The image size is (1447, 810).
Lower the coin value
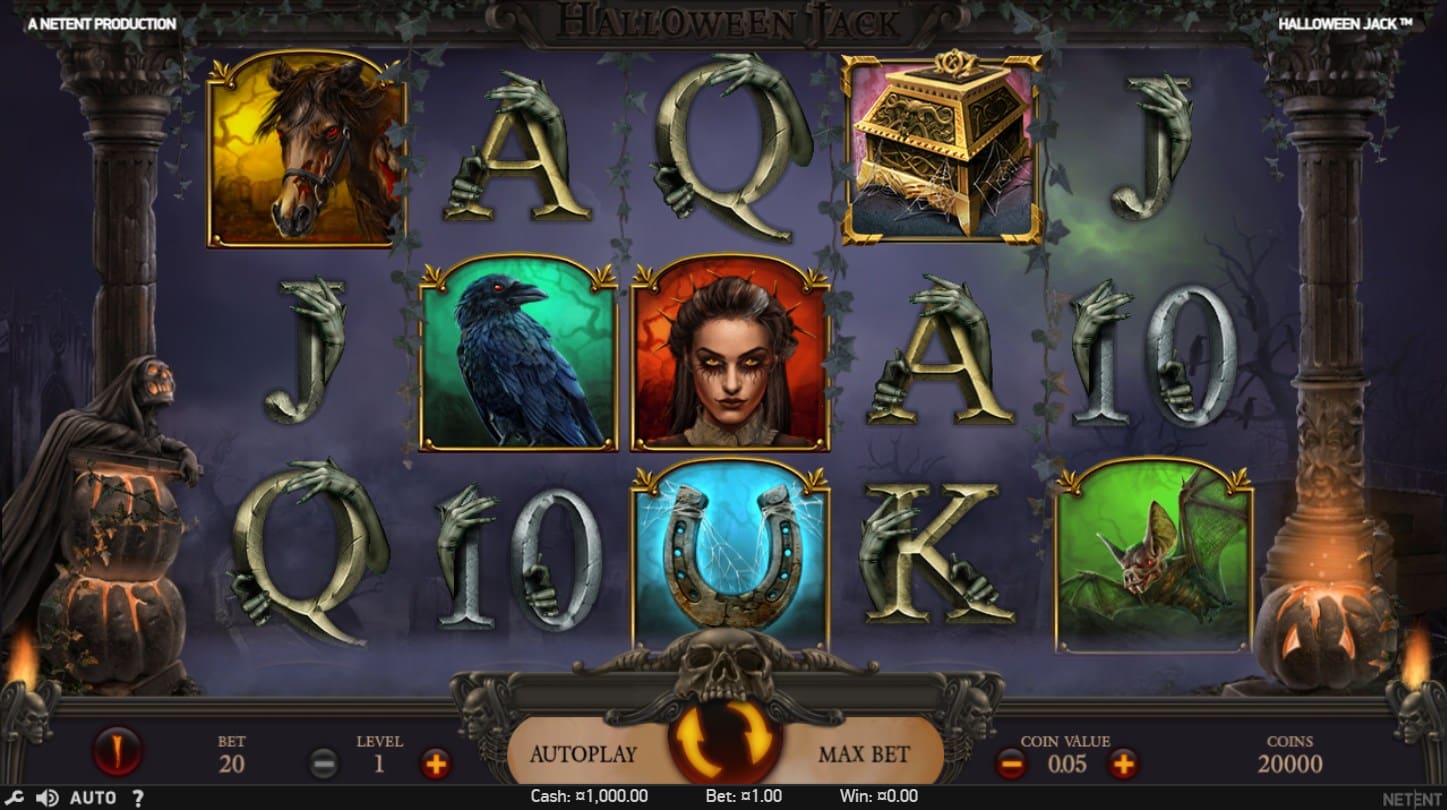(1011, 765)
